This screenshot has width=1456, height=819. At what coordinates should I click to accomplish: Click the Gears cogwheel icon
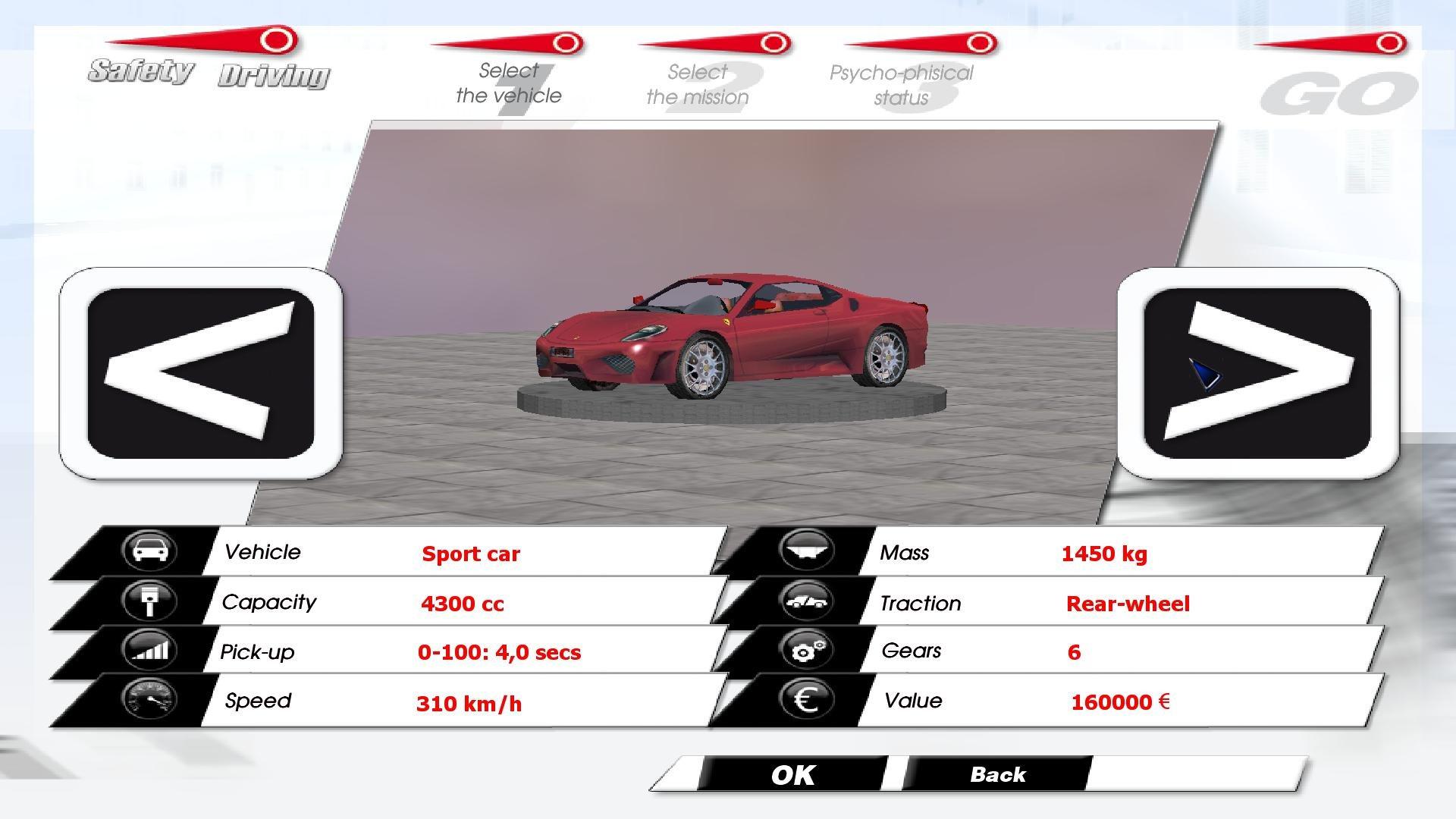click(x=805, y=651)
